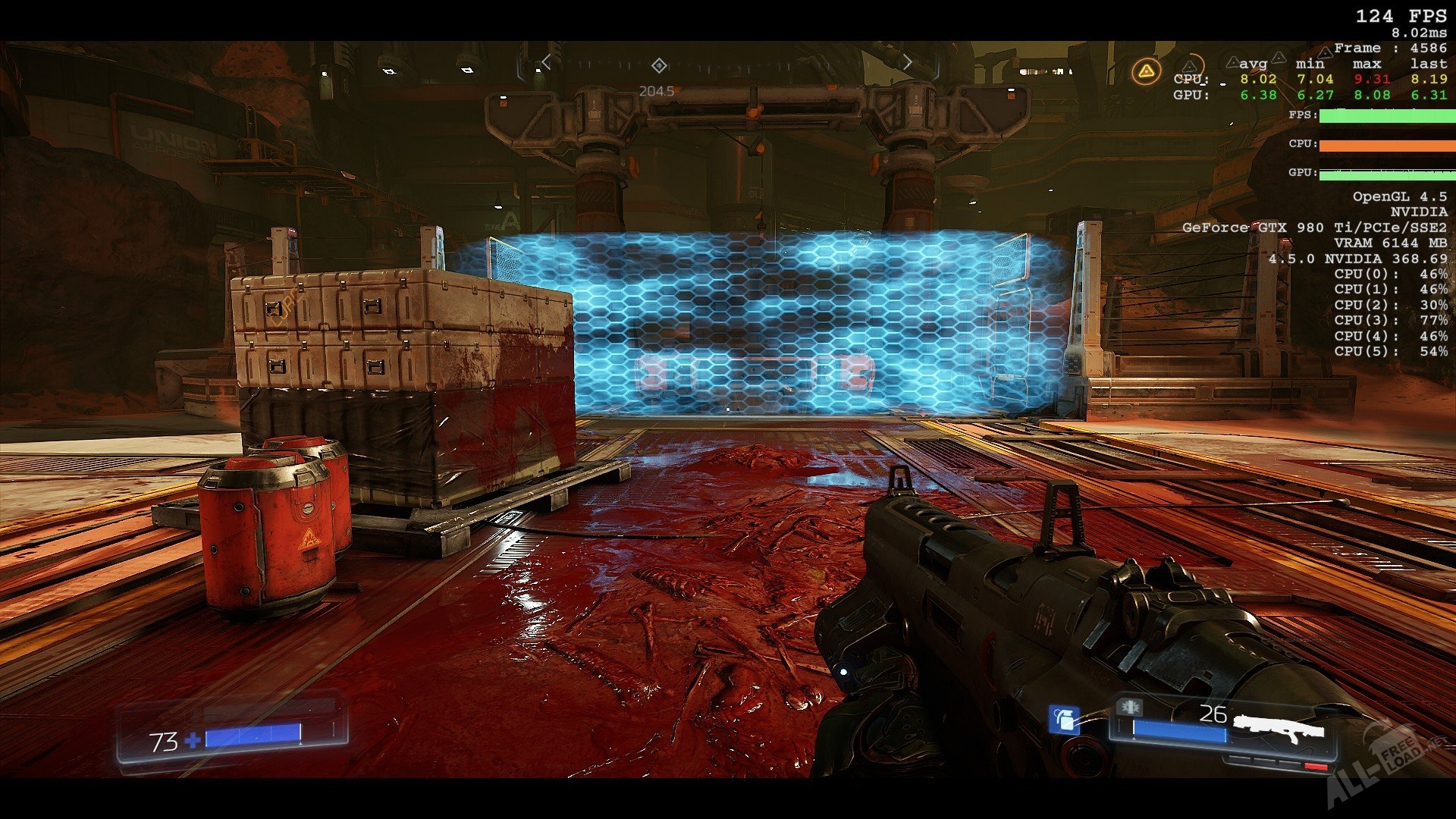
Task: Click the diamond objective marker on compass
Action: coord(659,66)
